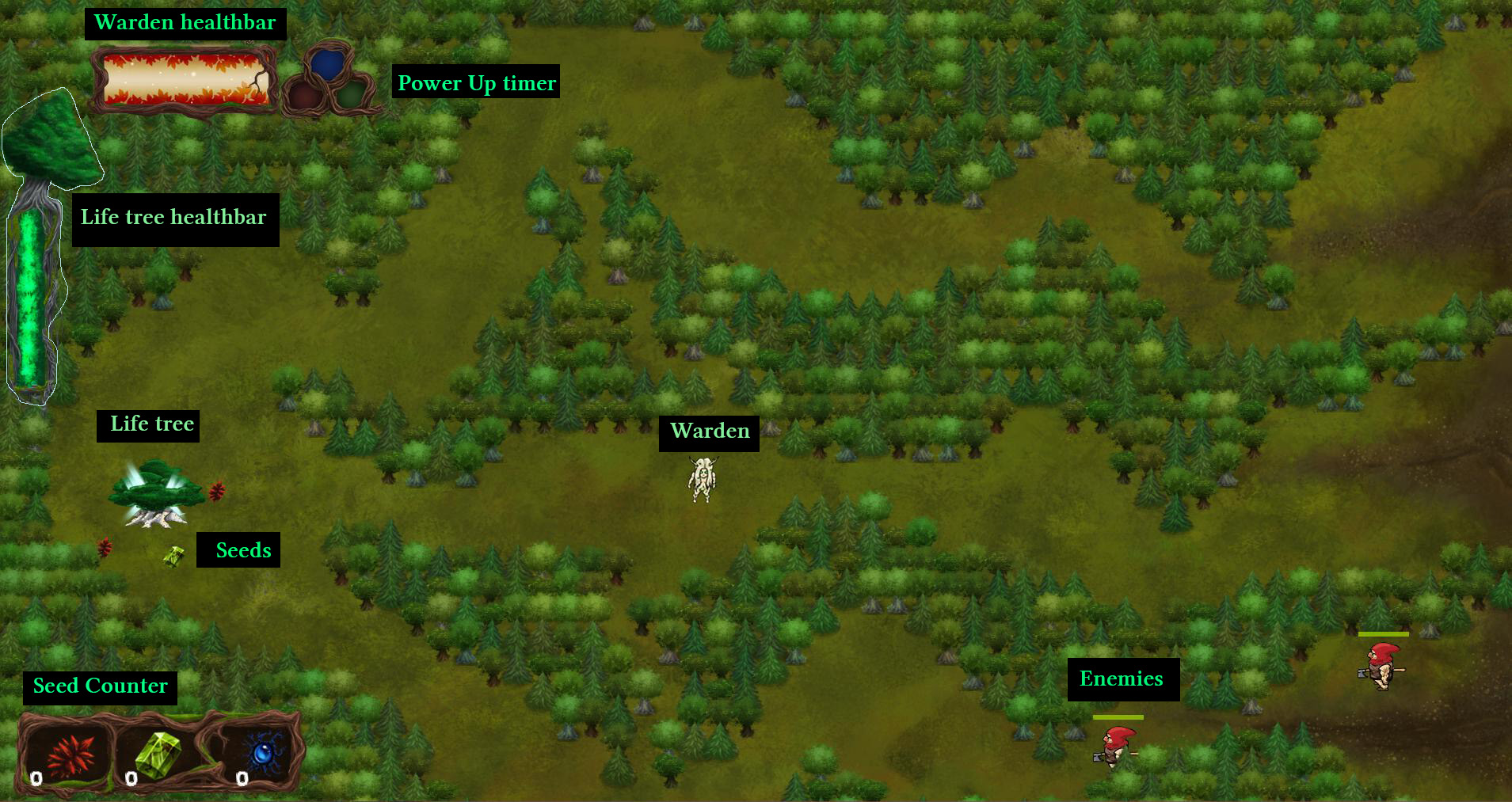
Task: Click the Warden healthbar label
Action: coord(184,22)
